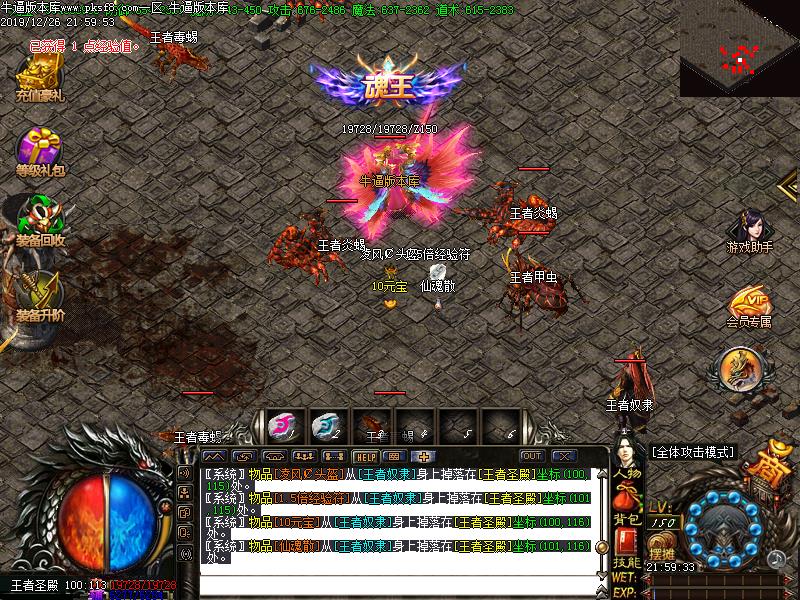Use the blue skill in hotbar slot 2
Screen dimensions: 800x600
tap(326, 426)
